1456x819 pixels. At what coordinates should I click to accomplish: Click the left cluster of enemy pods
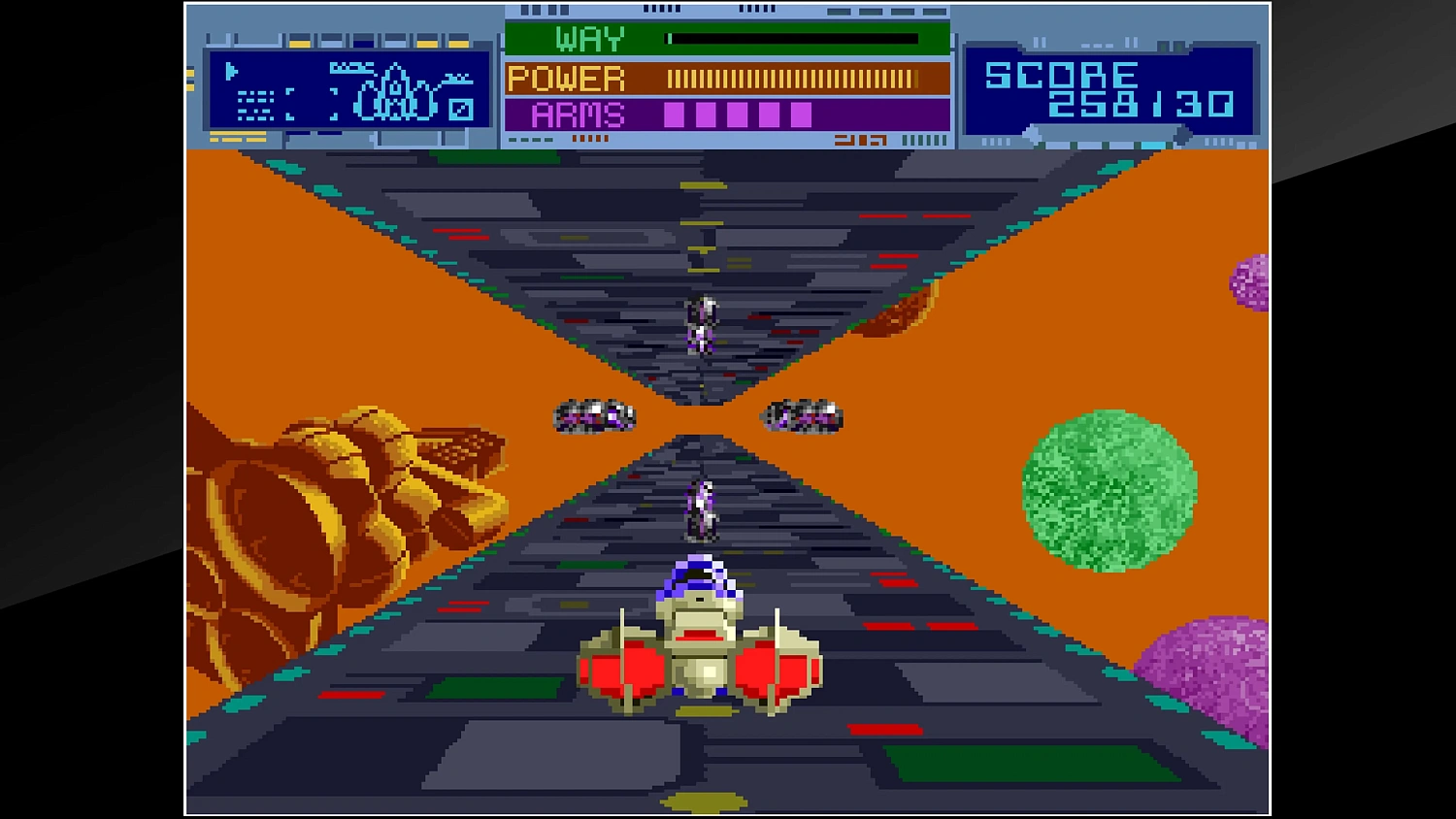(x=594, y=415)
